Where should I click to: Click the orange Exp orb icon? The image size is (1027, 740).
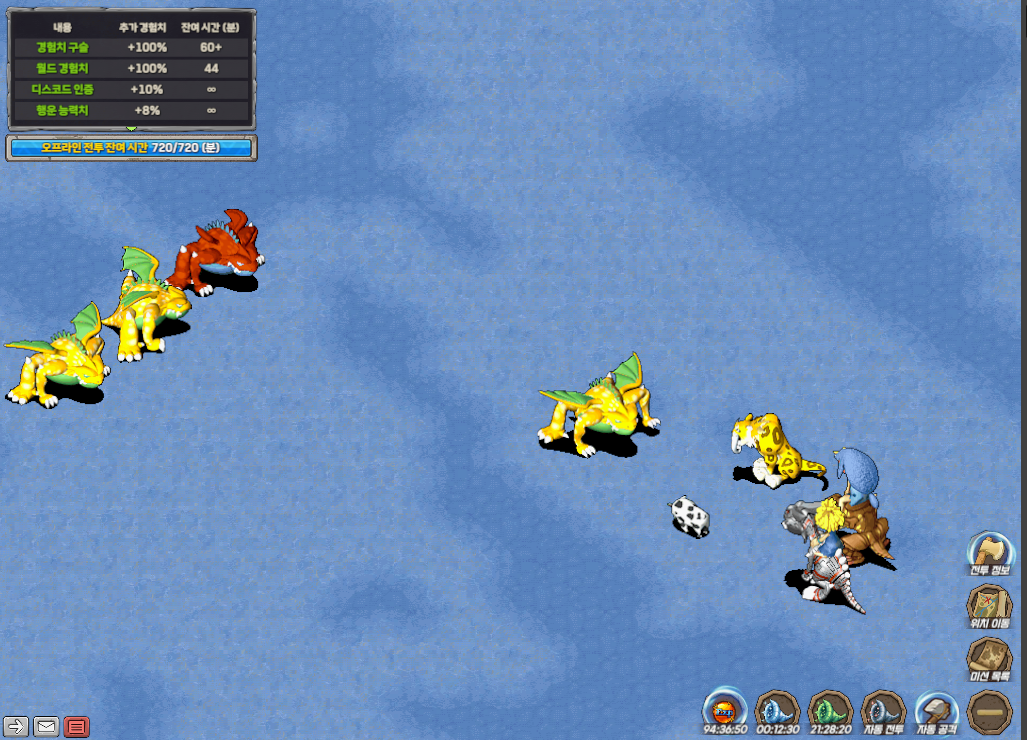(725, 708)
